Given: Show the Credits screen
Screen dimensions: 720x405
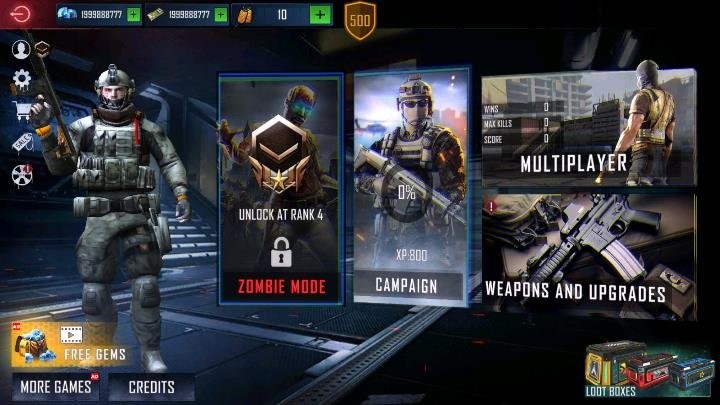Looking at the screenshot, I should tap(151, 387).
